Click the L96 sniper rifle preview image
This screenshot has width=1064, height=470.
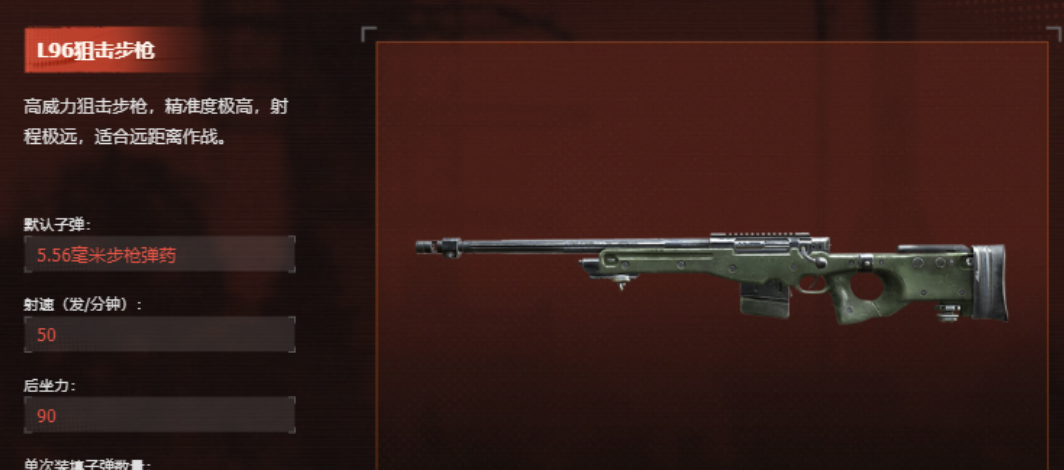pyautogui.click(x=710, y=276)
